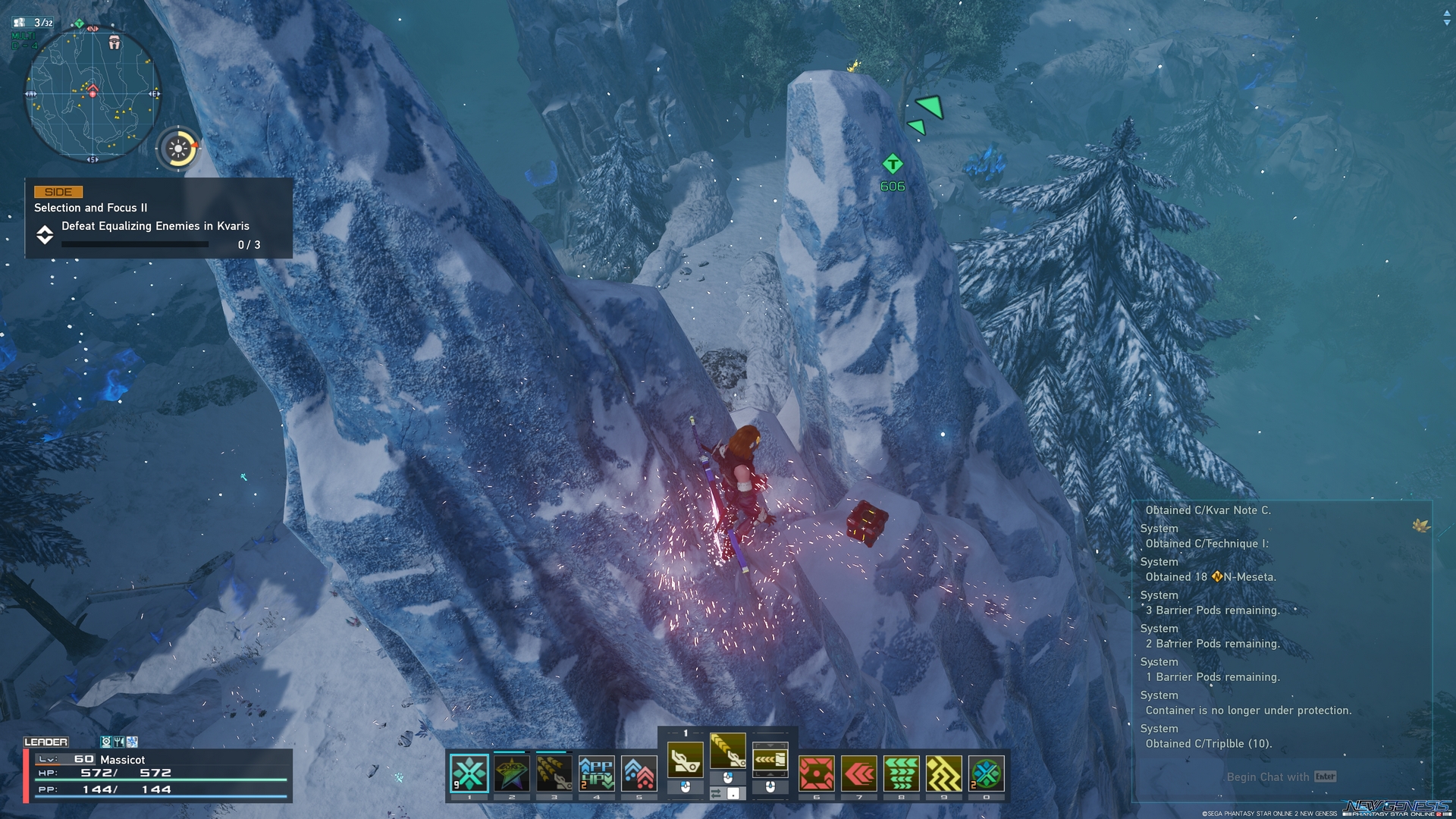
Task: Toggle the sub-palette swap arrows button
Action: click(716, 793)
